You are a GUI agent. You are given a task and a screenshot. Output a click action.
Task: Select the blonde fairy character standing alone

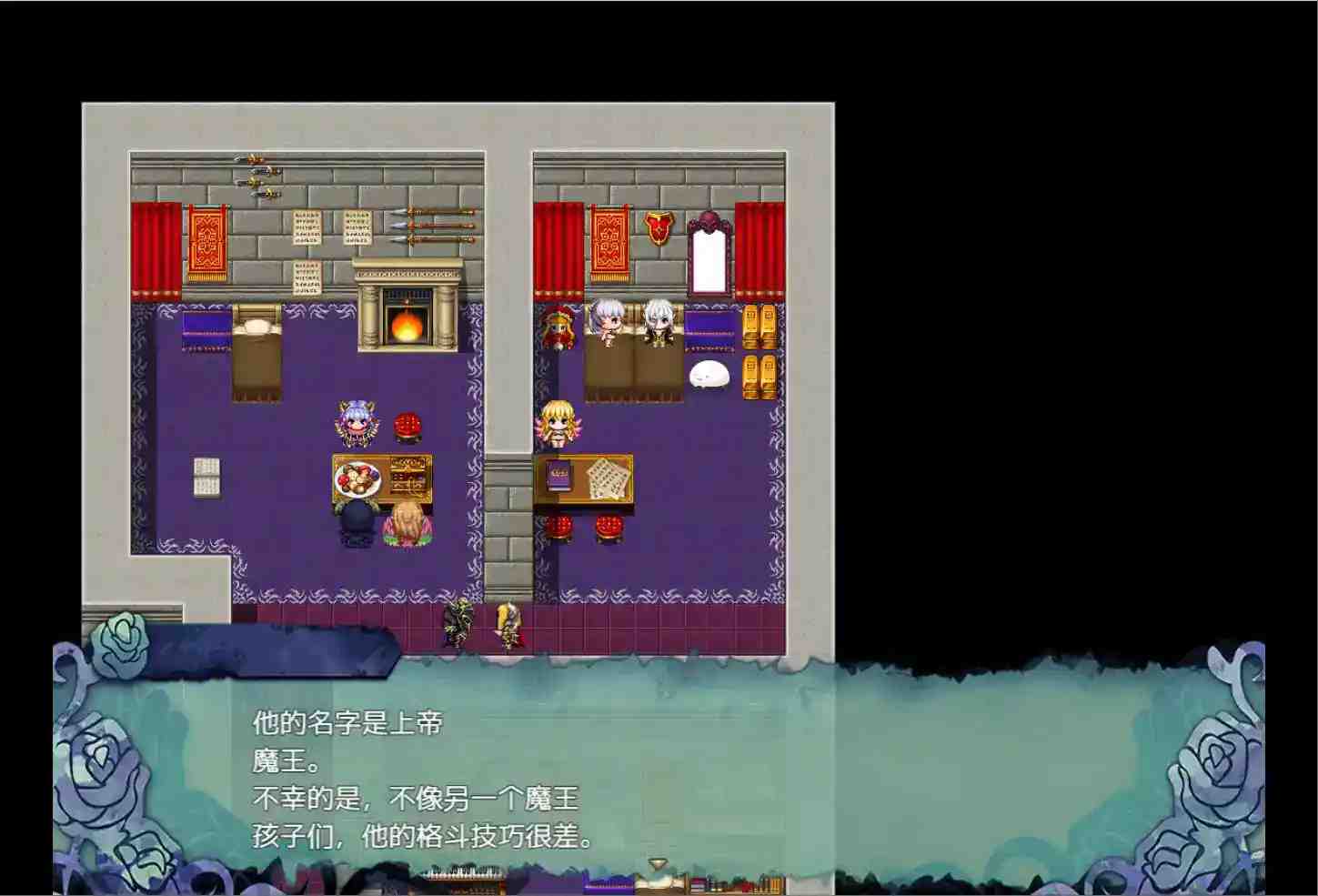(x=558, y=425)
